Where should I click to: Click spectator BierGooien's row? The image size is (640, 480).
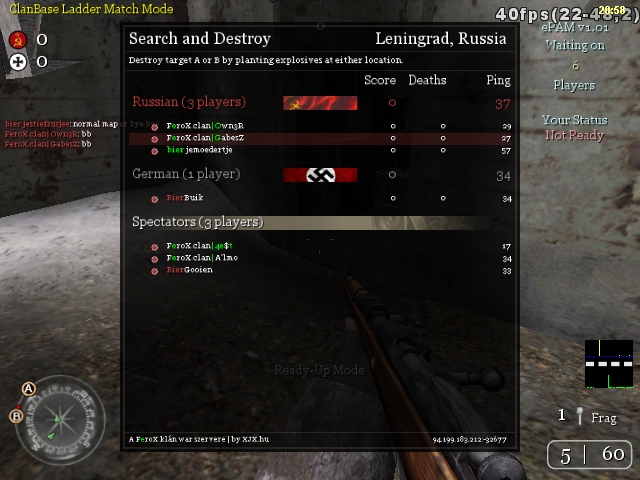point(189,270)
